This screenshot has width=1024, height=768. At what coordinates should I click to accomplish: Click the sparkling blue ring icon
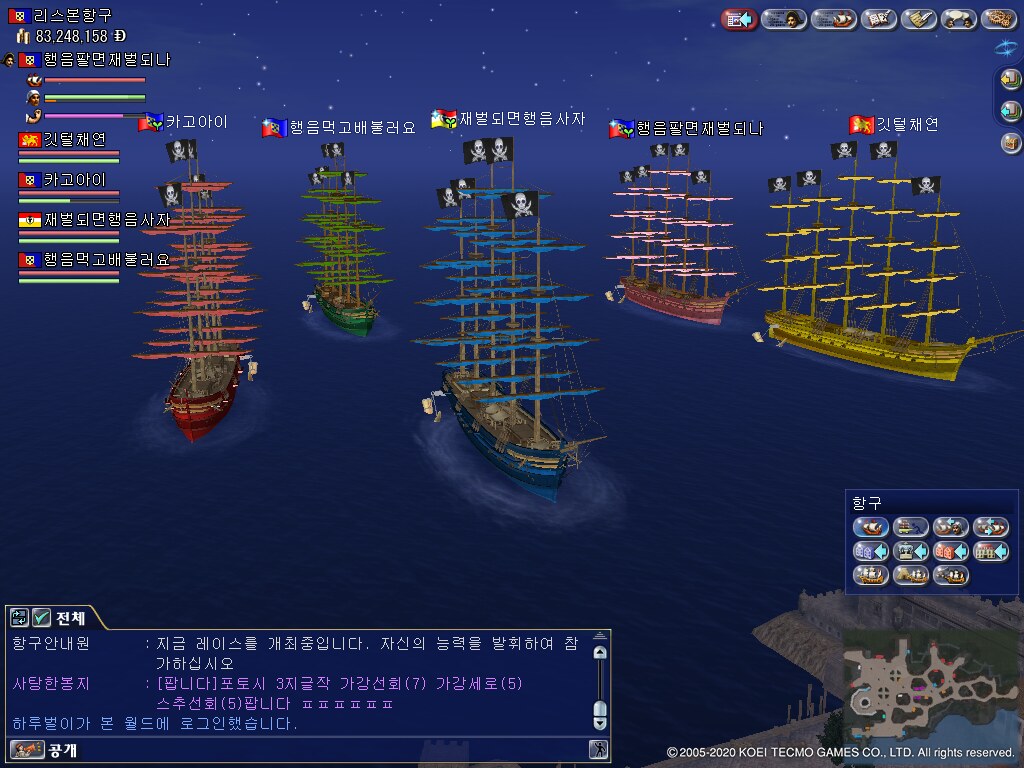point(1009,48)
